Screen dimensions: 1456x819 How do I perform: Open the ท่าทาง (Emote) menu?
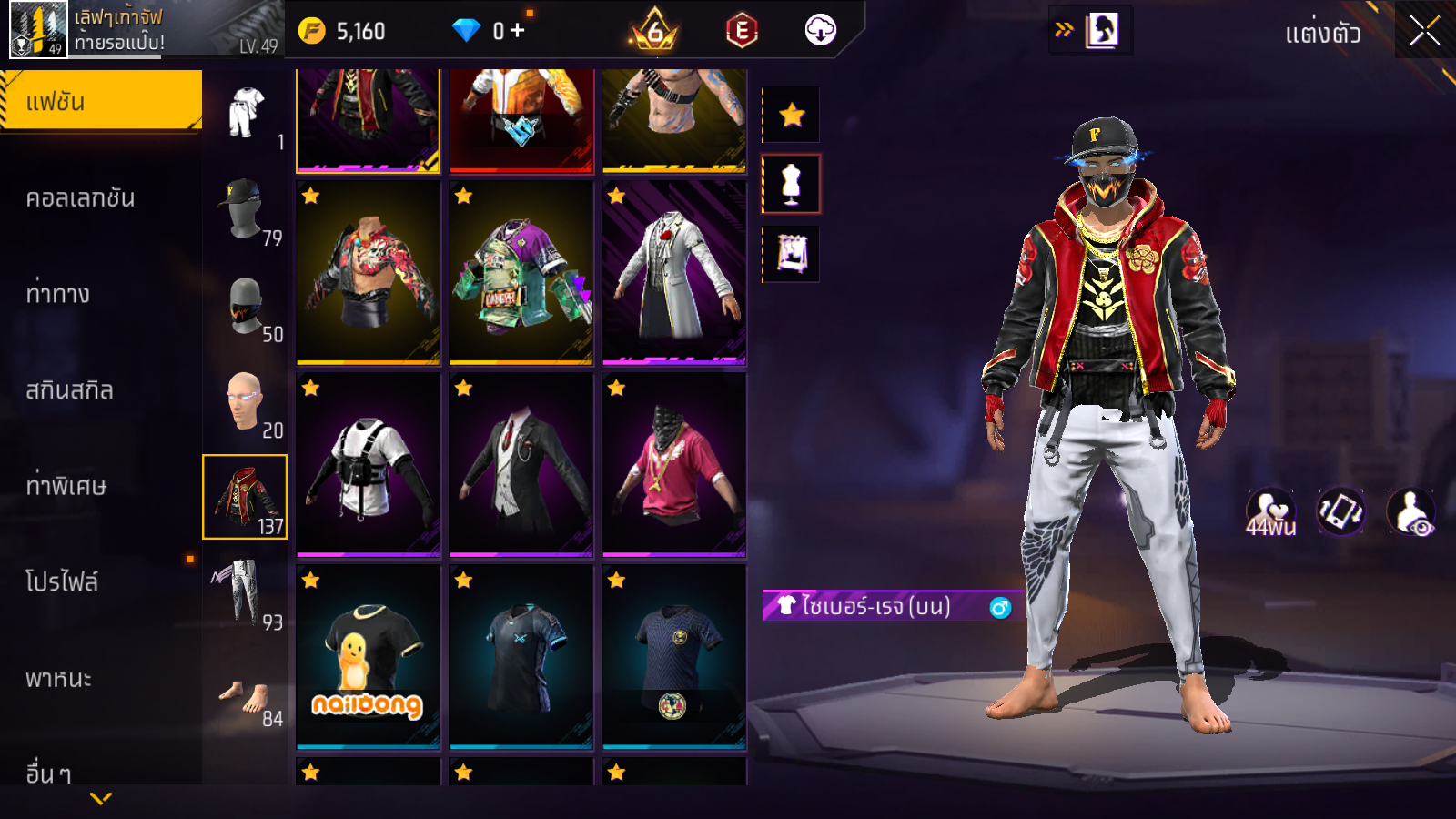tap(58, 295)
